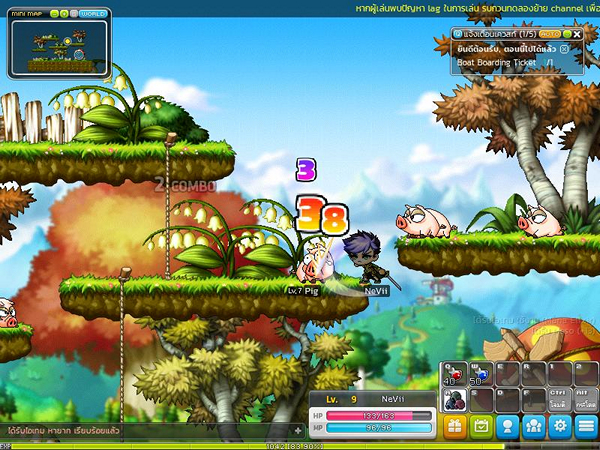The height and width of the screenshot is (450, 600).
Task: Open the World map from minimap
Action: 93,14
